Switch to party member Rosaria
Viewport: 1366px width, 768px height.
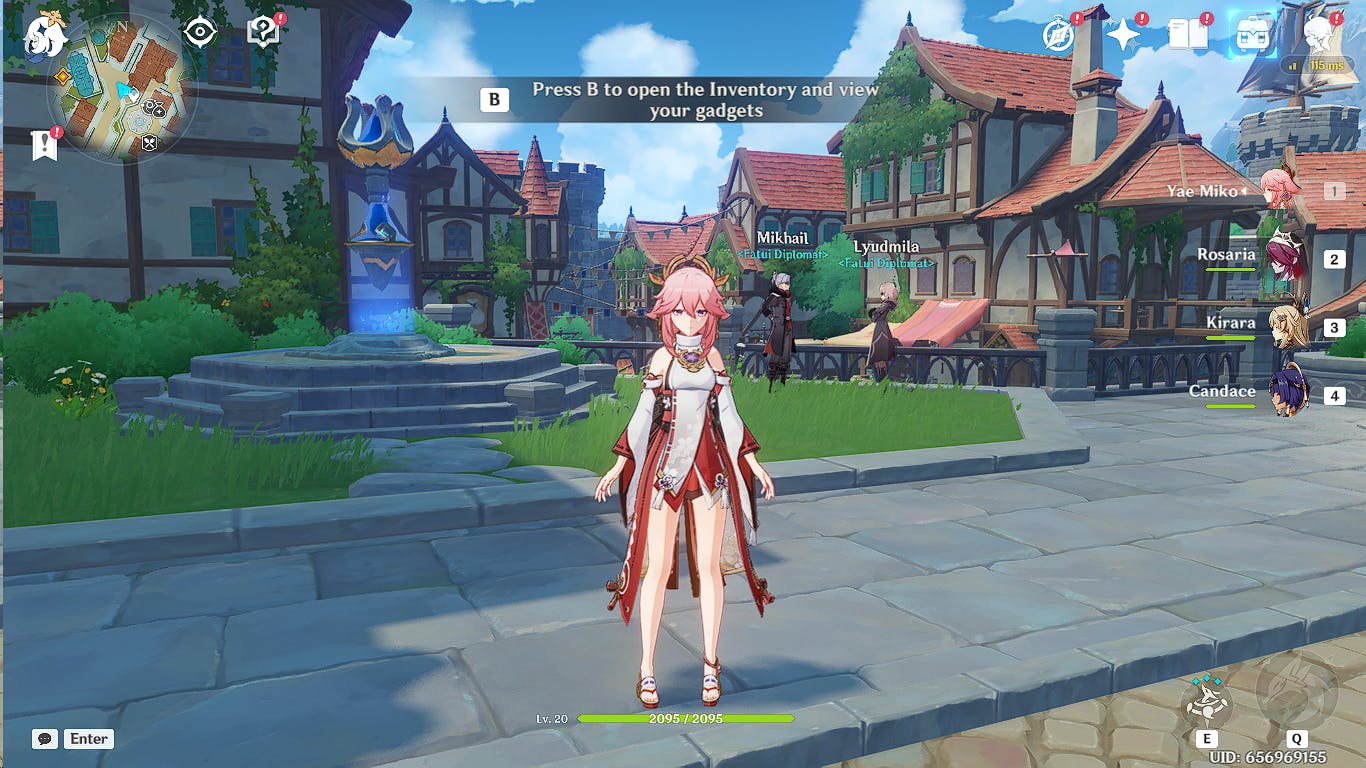click(1284, 258)
